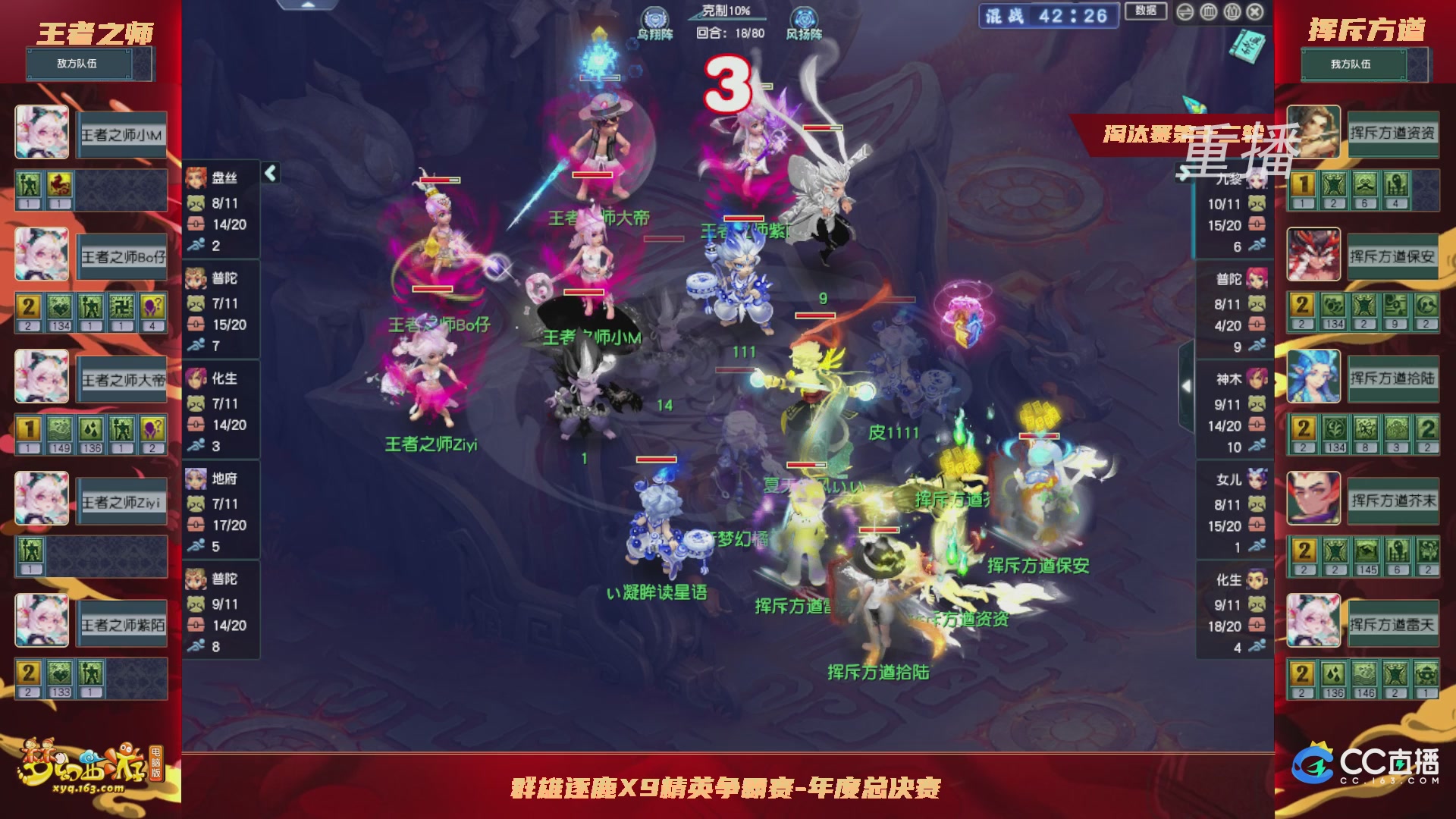Click the defend icon in the top-right toolbar

[x=1232, y=13]
